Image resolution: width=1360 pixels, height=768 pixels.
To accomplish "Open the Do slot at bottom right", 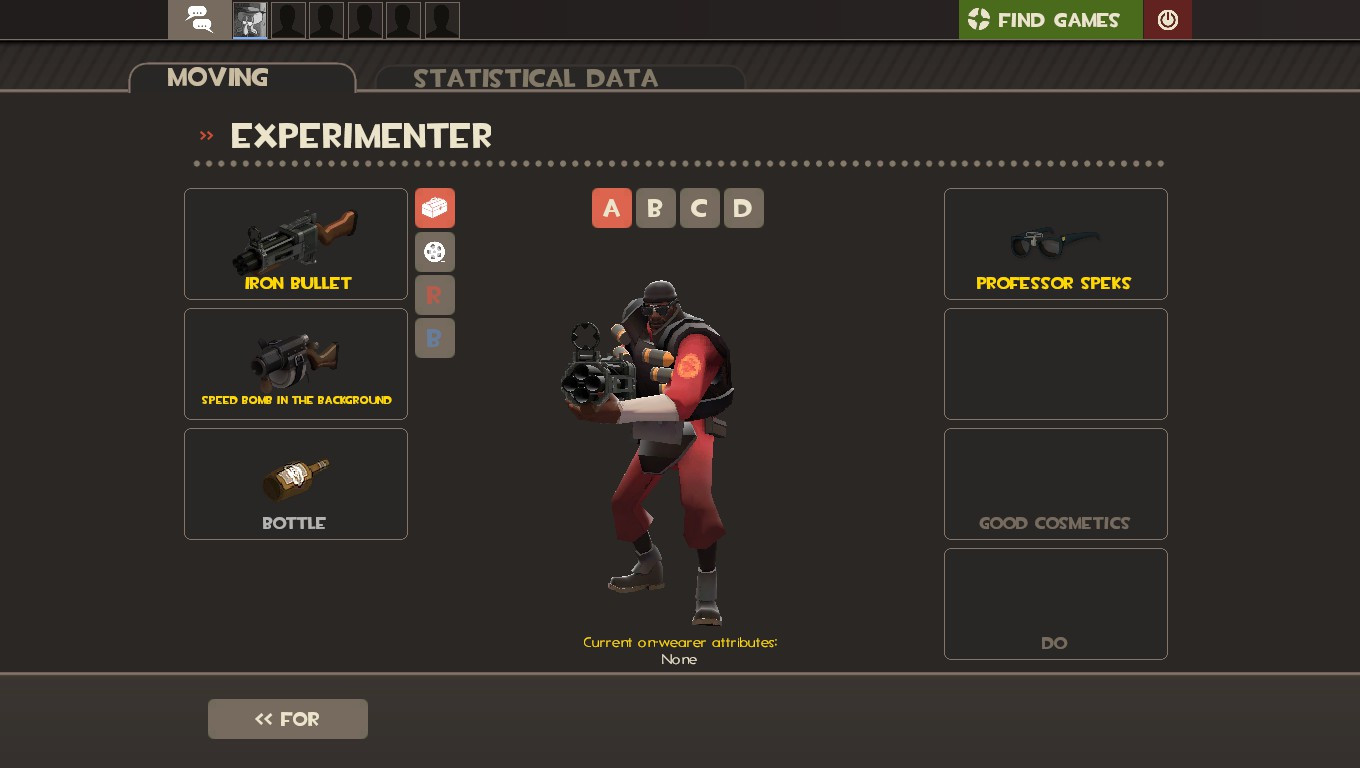I will pos(1056,604).
